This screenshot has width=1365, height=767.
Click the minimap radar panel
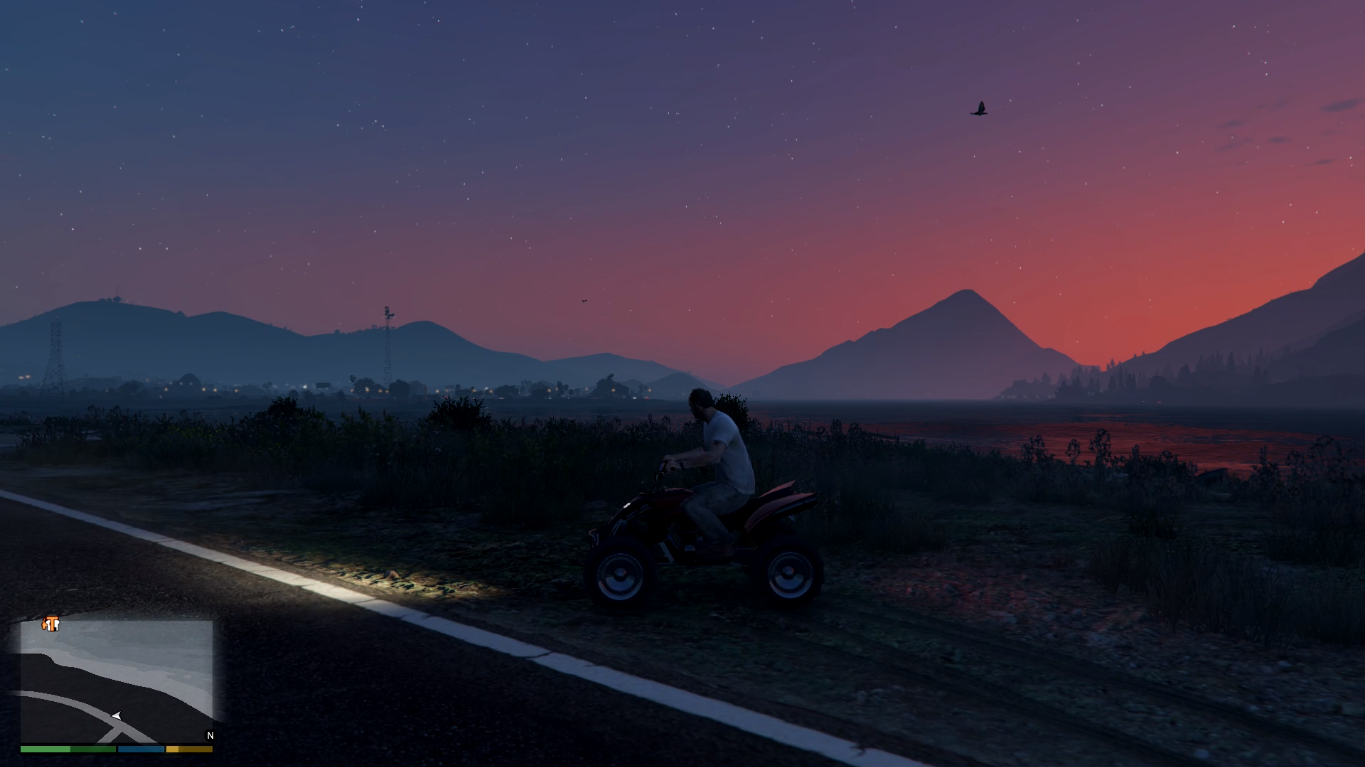pyautogui.click(x=117, y=681)
